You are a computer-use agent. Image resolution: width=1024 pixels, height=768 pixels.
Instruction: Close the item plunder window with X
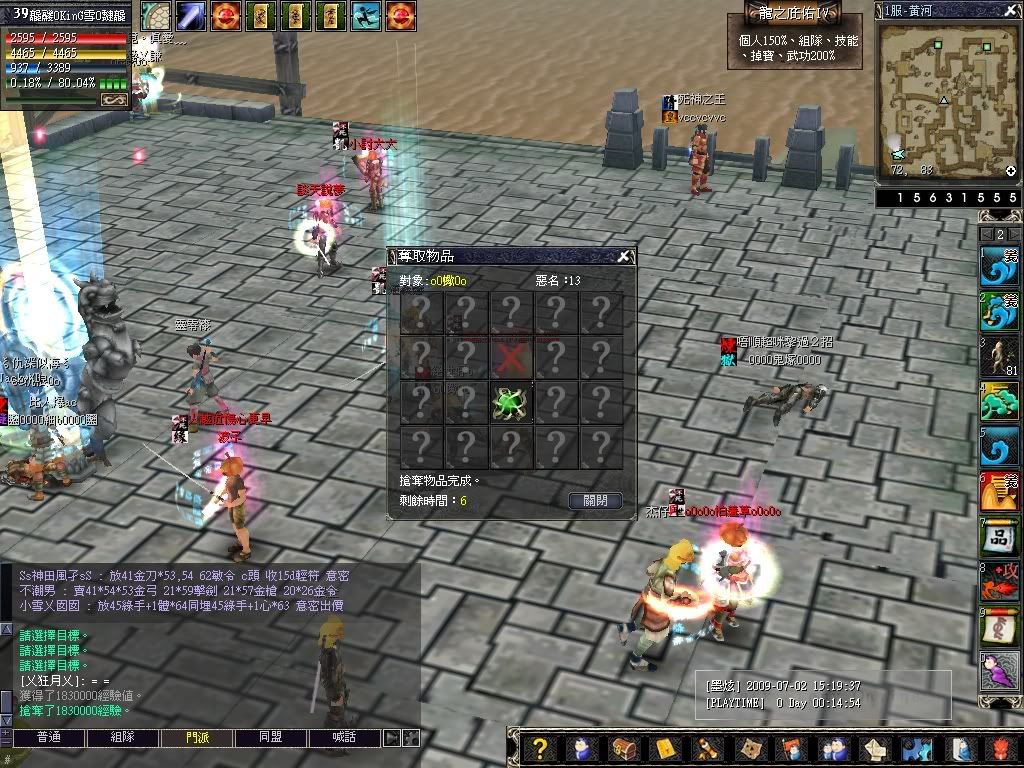623,257
